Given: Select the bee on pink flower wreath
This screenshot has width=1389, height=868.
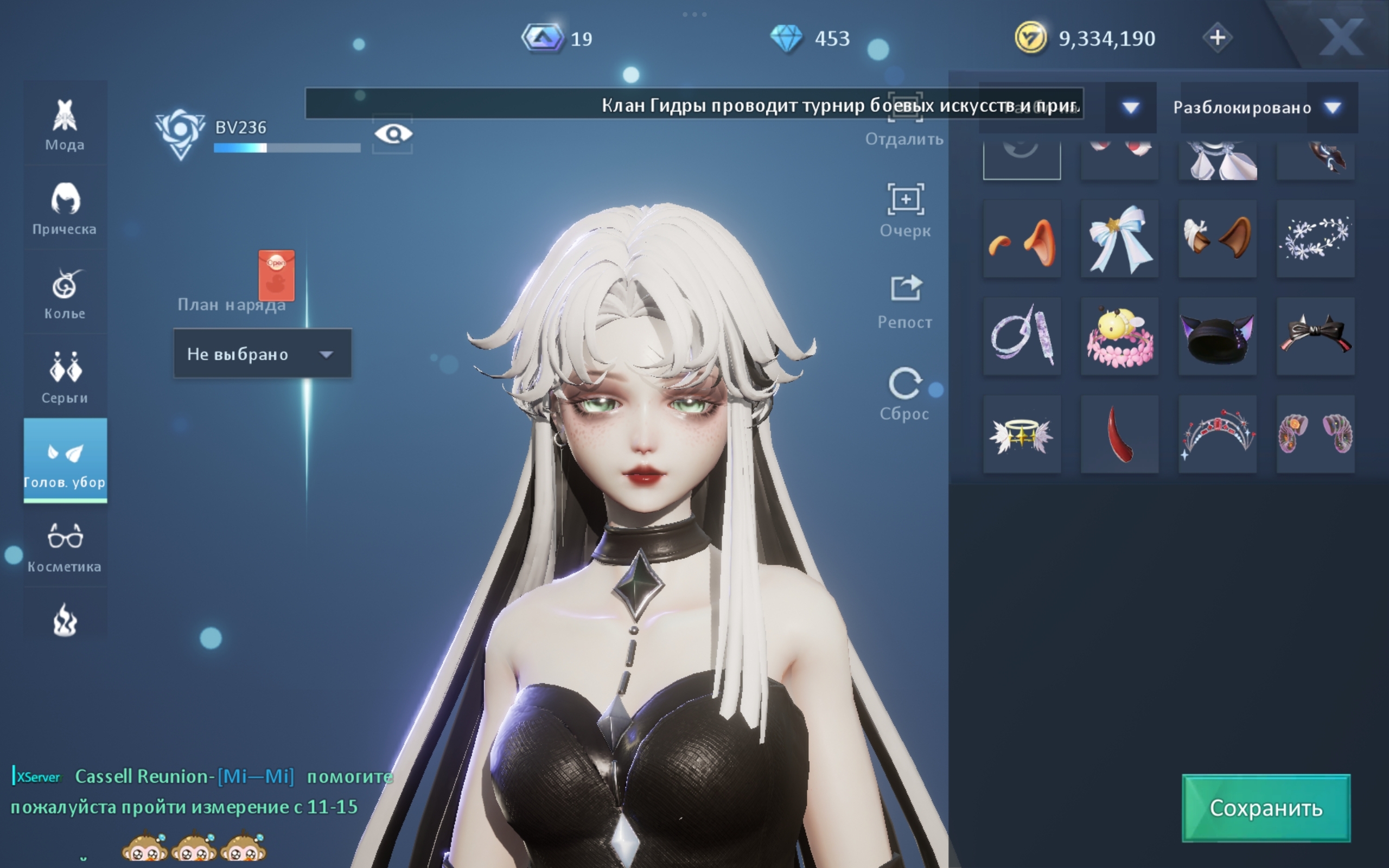Looking at the screenshot, I should coord(1119,336).
